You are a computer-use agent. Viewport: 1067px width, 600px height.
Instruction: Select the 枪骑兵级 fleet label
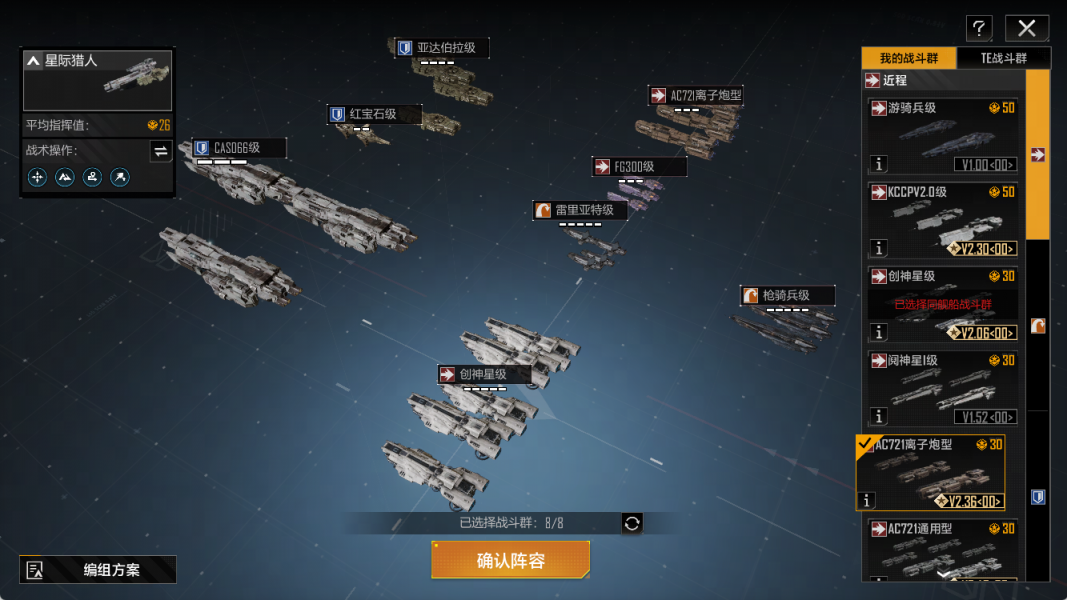click(x=787, y=295)
